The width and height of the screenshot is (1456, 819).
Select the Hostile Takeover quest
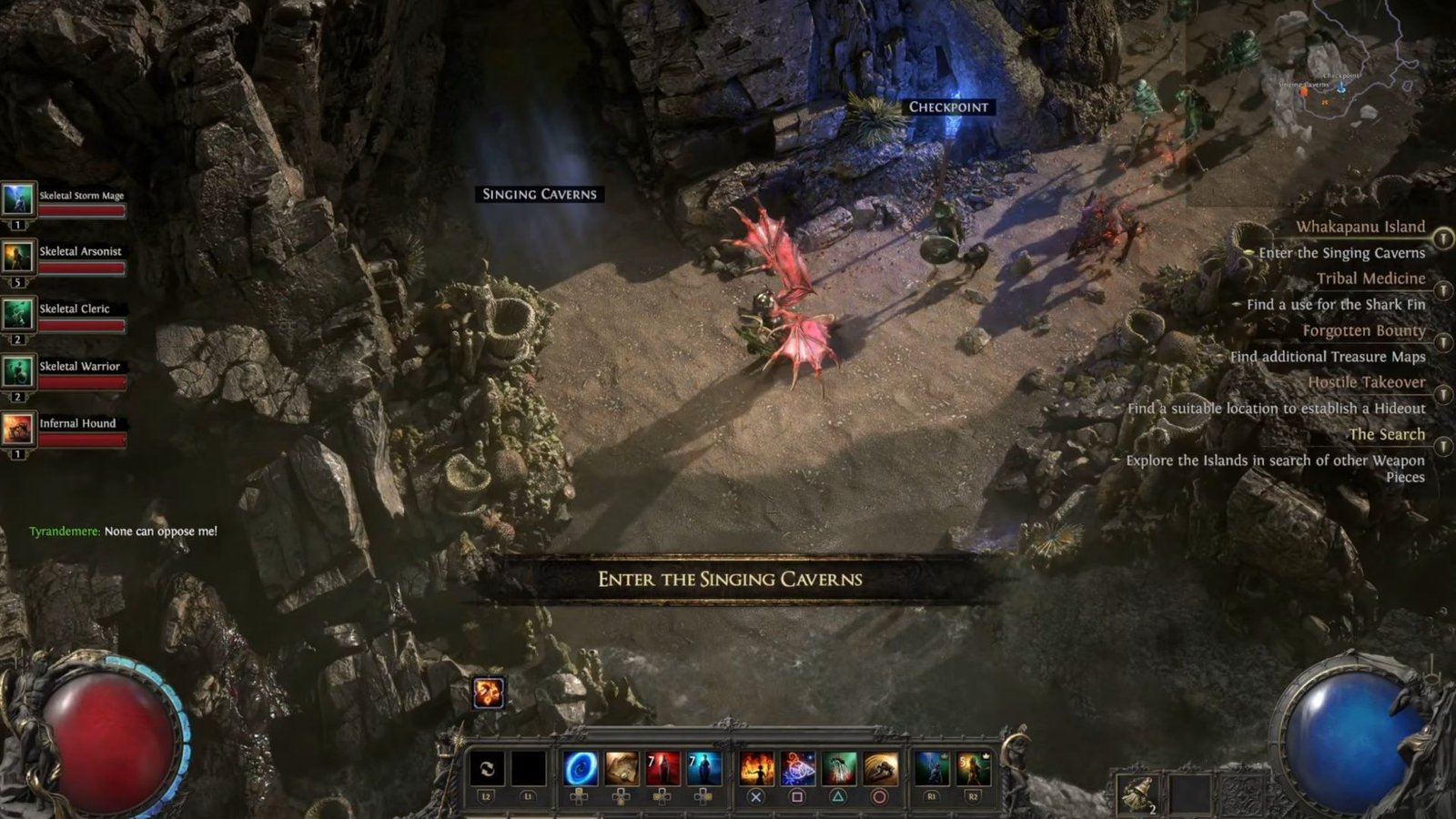pyautogui.click(x=1366, y=382)
